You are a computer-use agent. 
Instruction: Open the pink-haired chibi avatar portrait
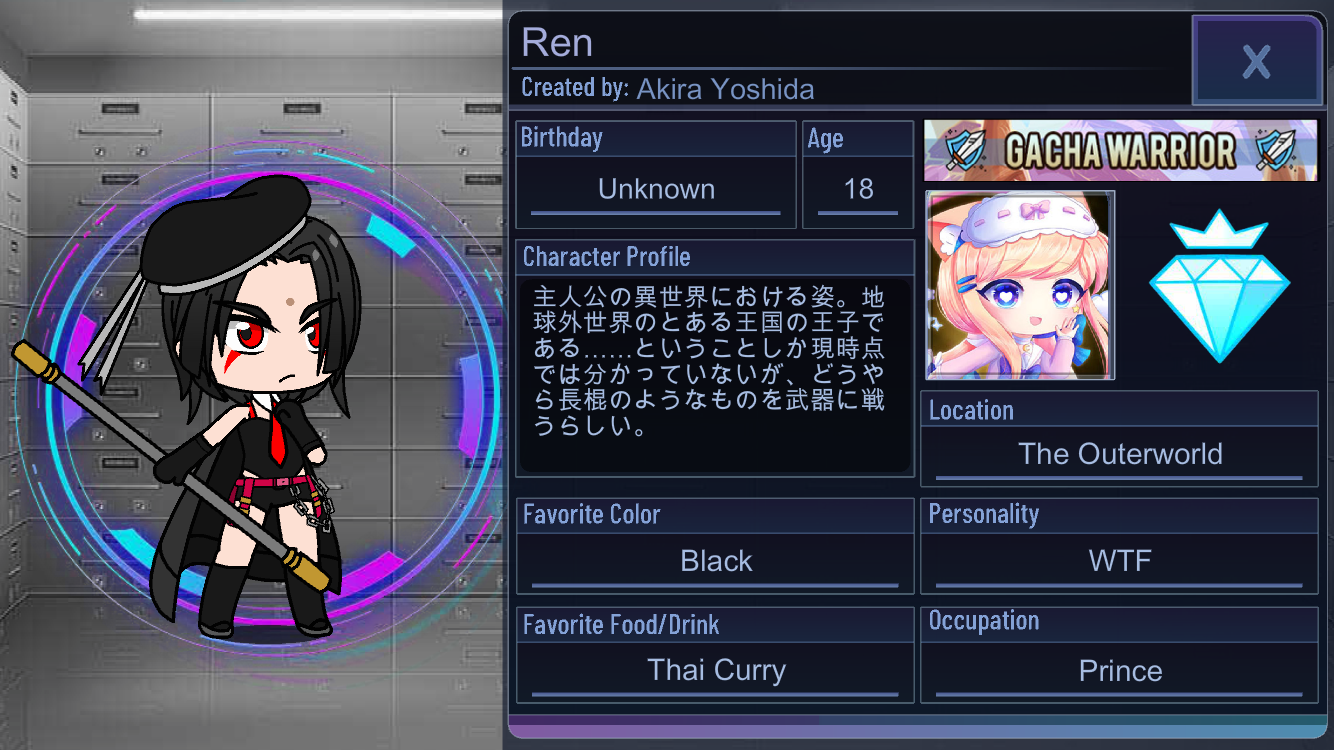tap(1020, 286)
